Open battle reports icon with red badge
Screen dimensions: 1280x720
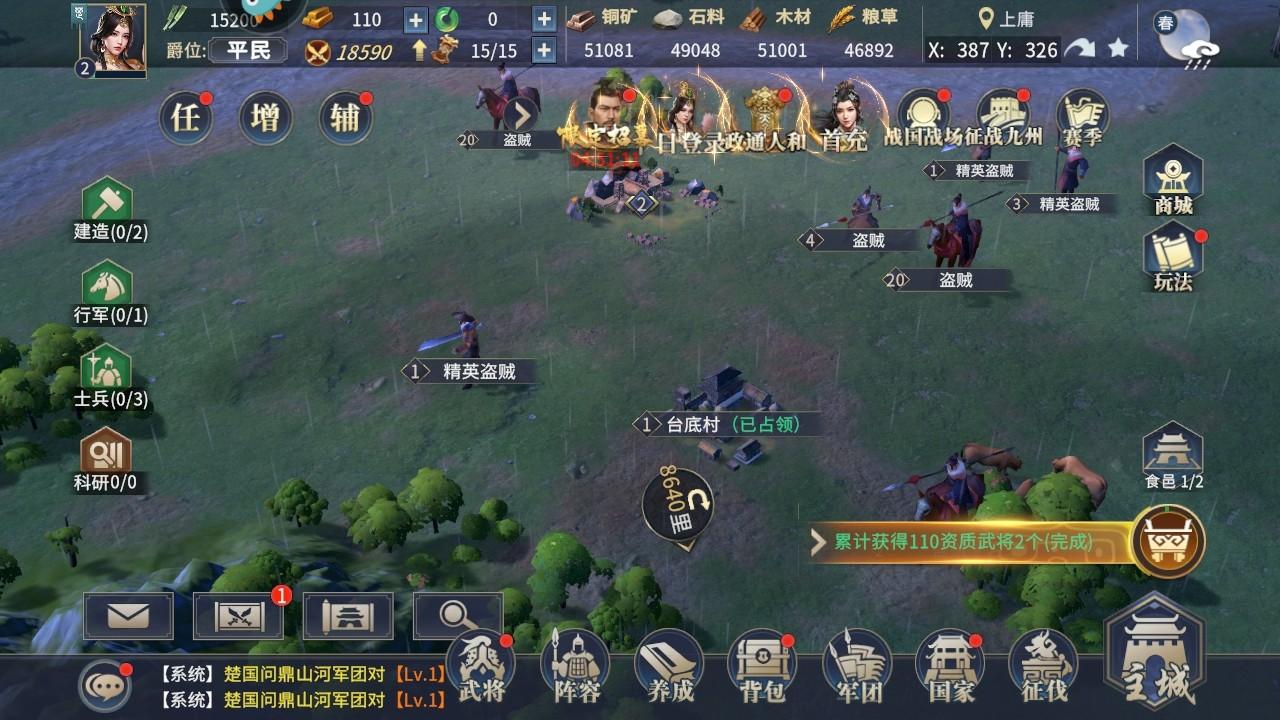236,617
